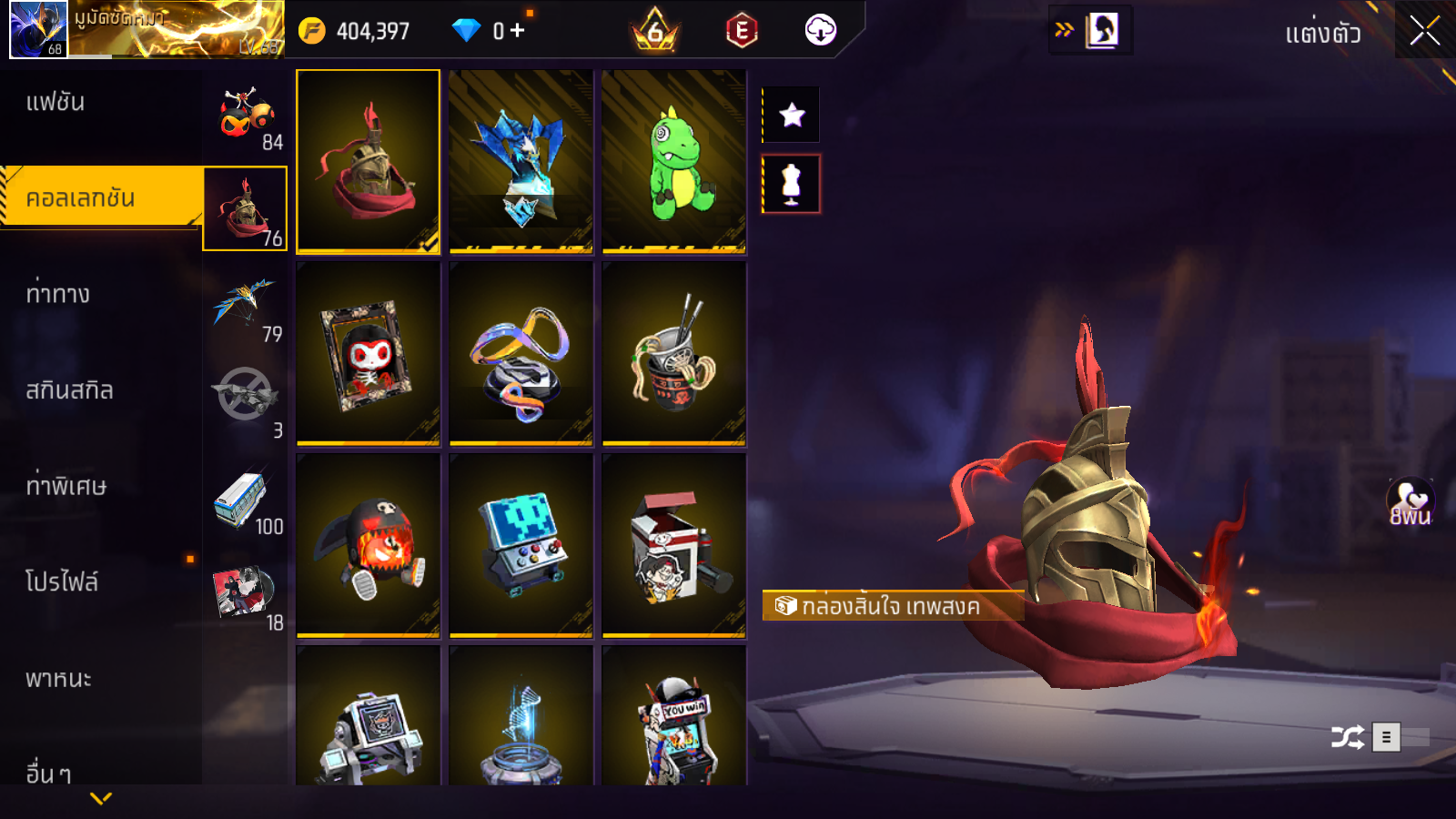Pick the blue winged trophy item
The image size is (1456, 819).
click(x=521, y=161)
